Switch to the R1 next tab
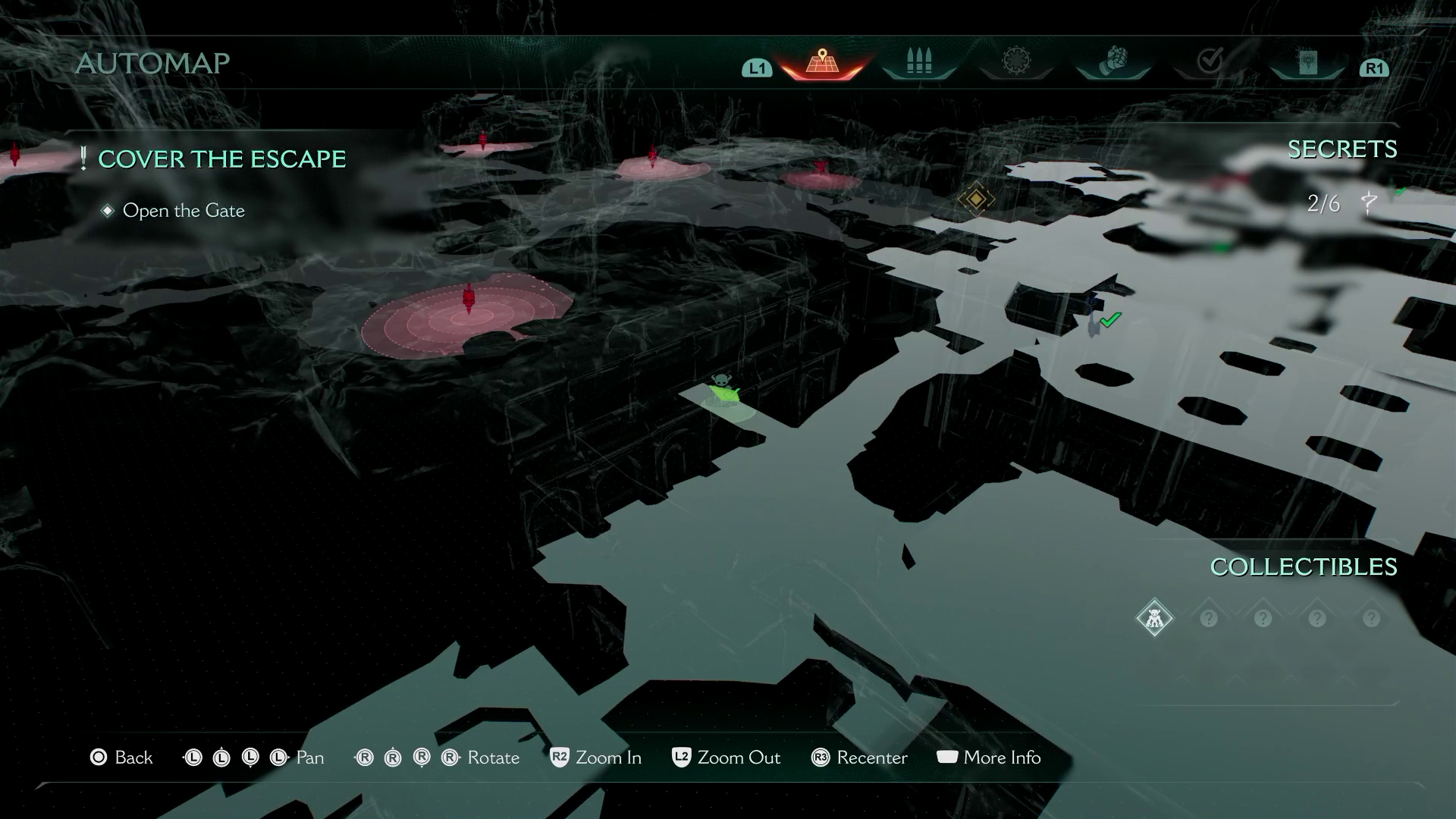The width and height of the screenshot is (1456, 819). [1374, 68]
